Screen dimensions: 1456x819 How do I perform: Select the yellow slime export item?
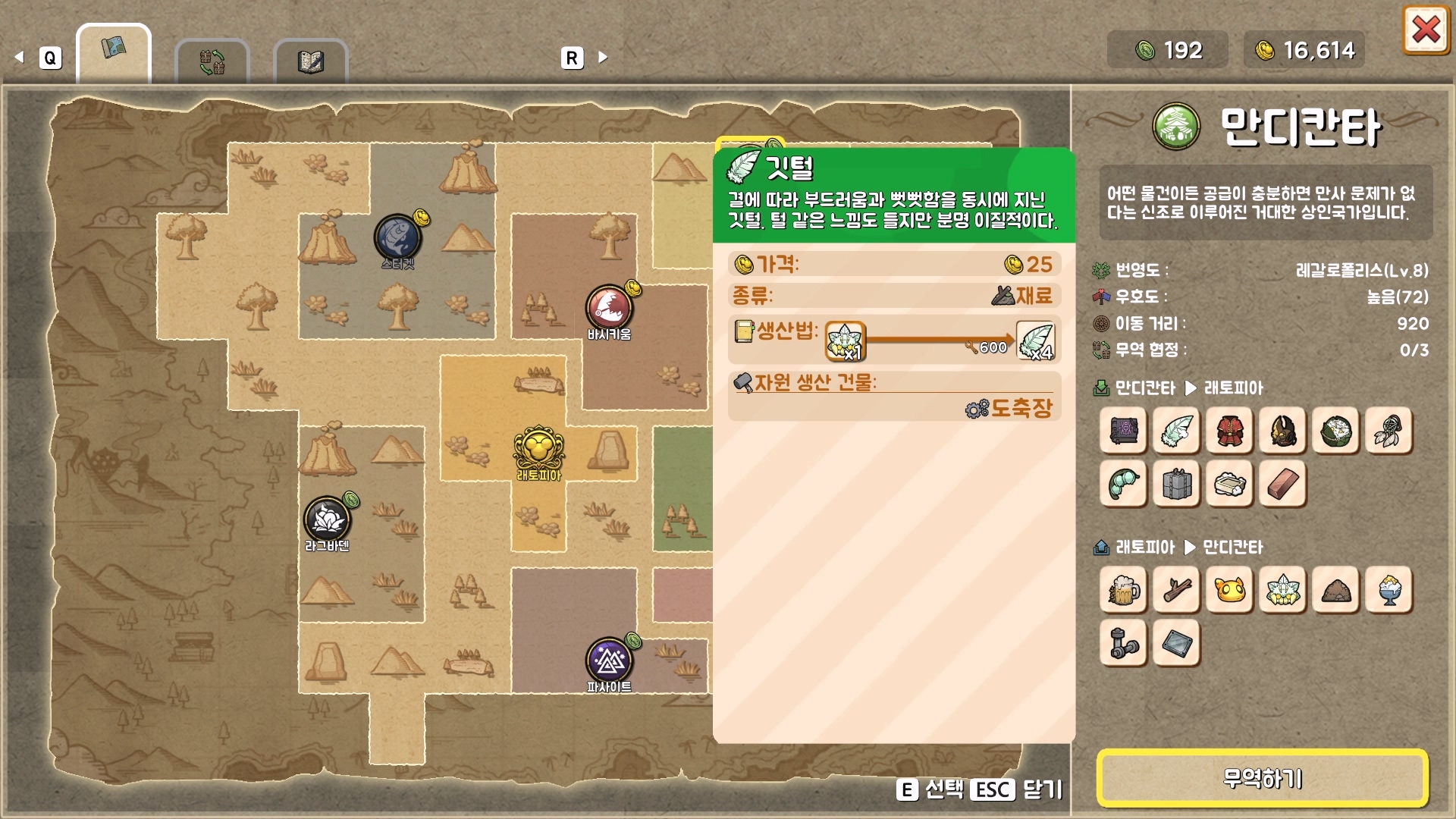pyautogui.click(x=1229, y=590)
